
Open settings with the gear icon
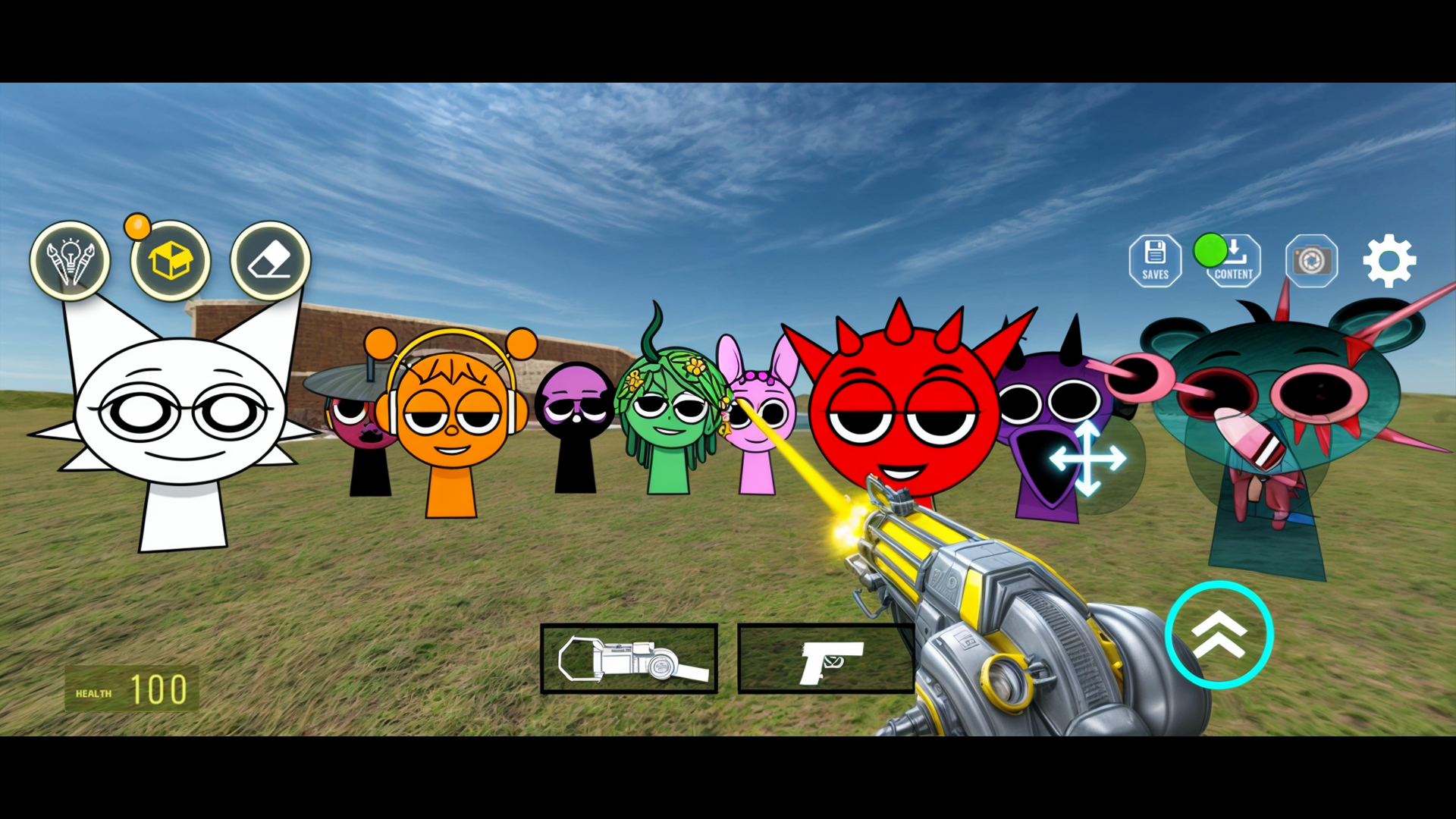point(1389,261)
